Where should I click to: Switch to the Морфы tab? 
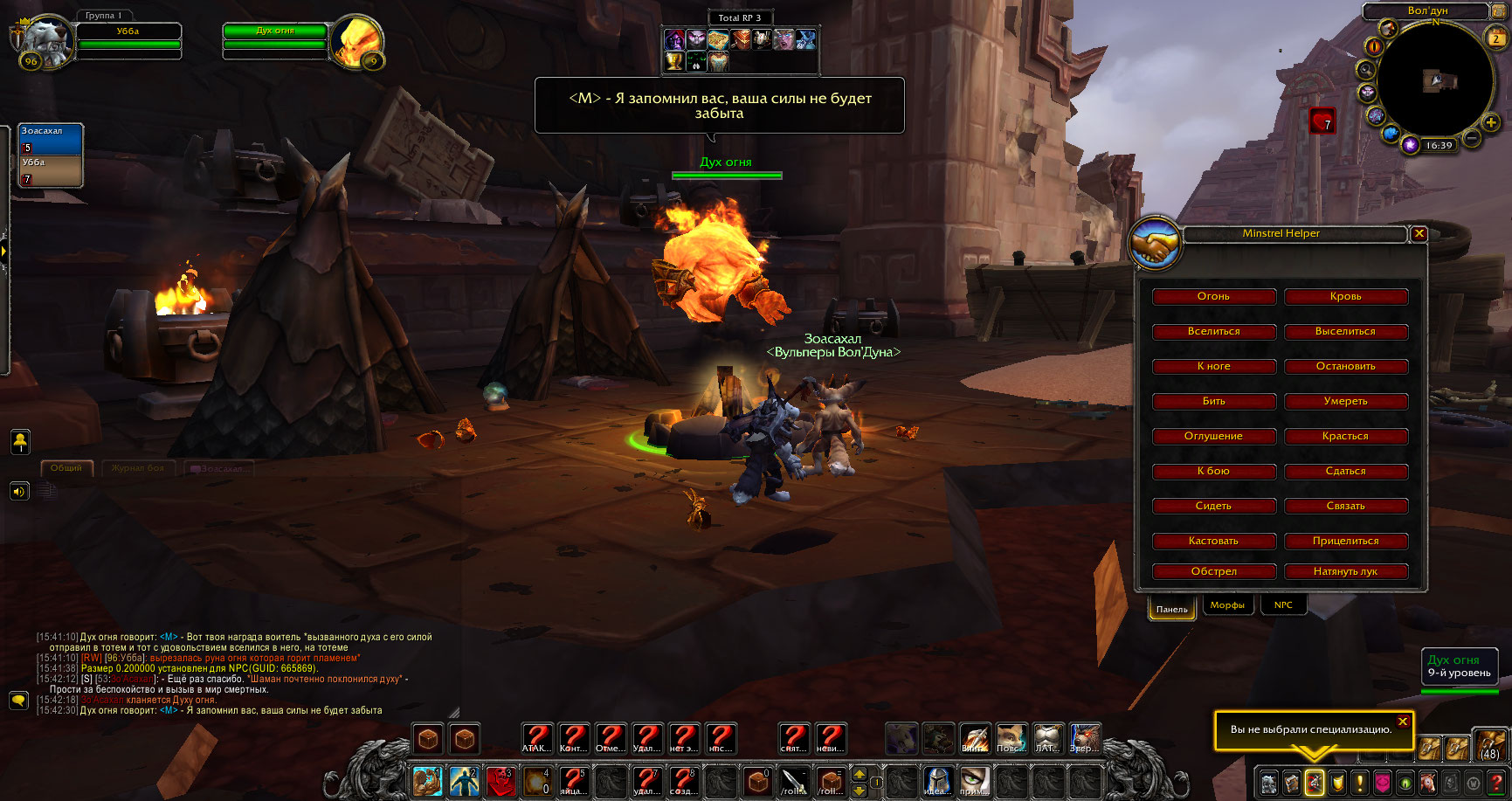tap(1227, 605)
